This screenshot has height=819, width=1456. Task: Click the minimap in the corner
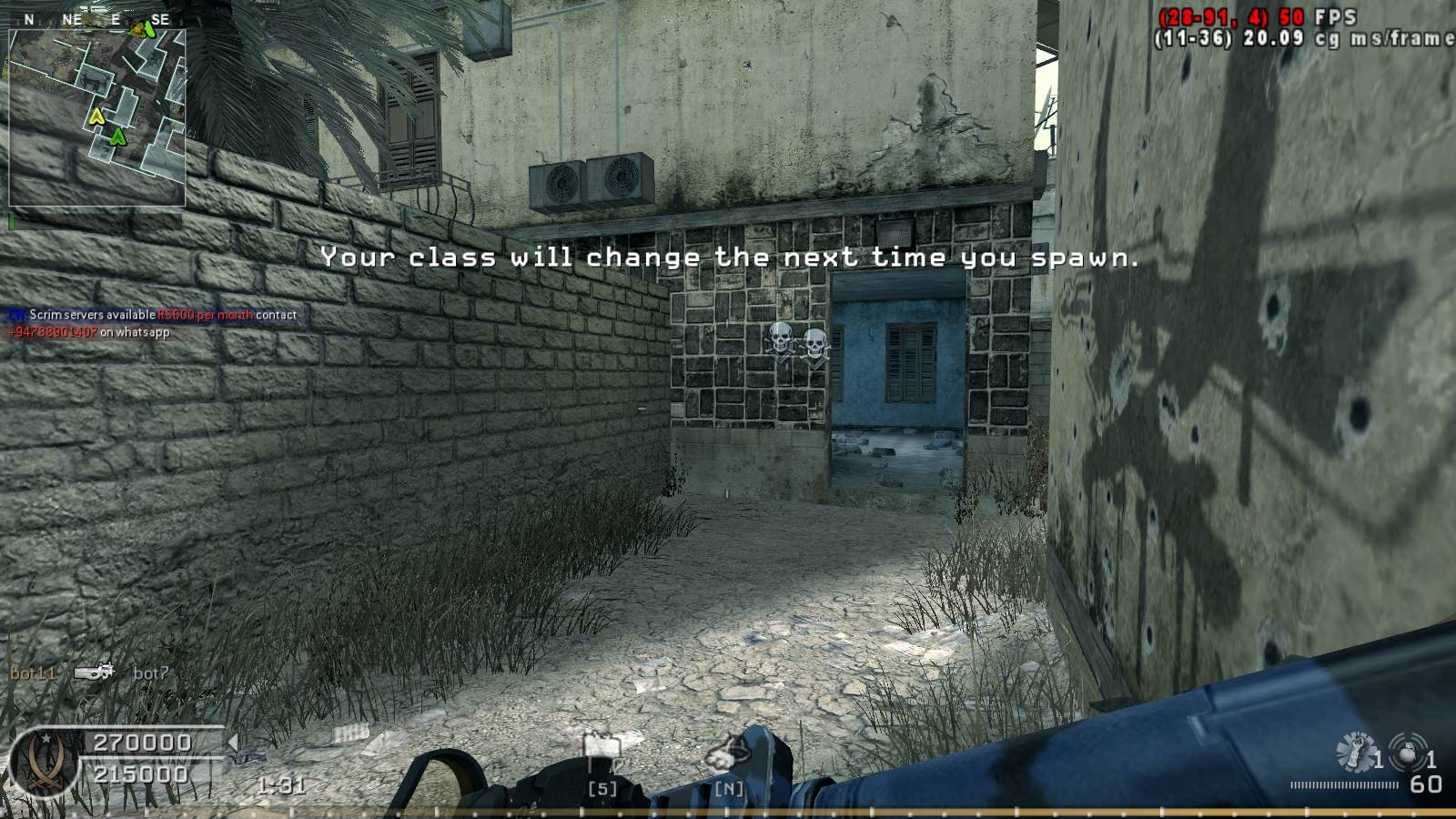[96, 117]
